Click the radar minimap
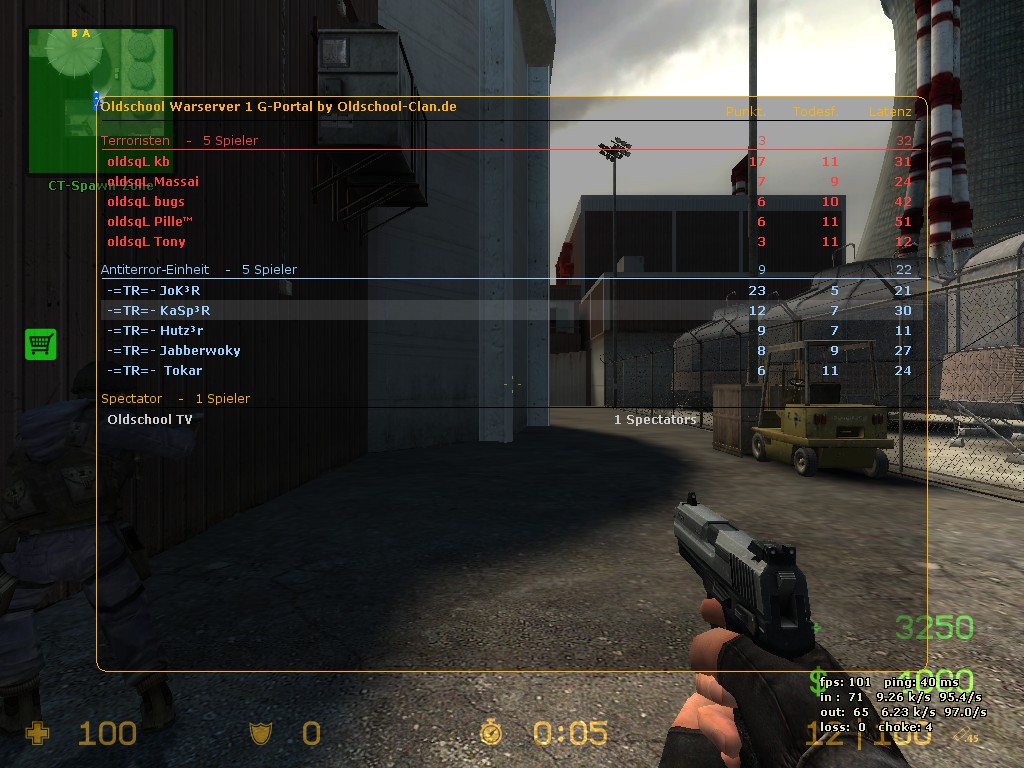Viewport: 1024px width, 768px height. point(100,100)
